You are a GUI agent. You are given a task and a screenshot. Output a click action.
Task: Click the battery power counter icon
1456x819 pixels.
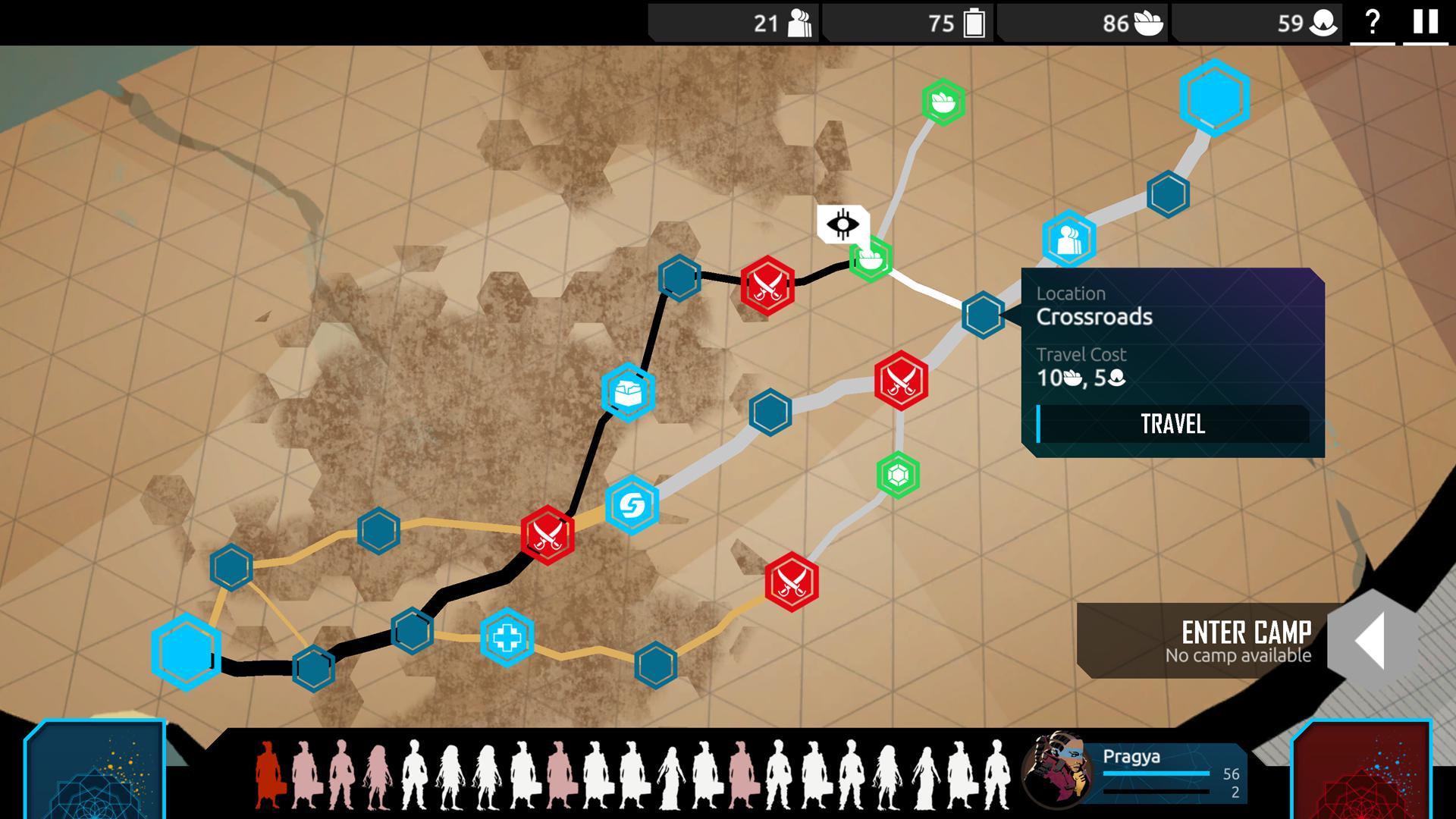click(x=973, y=24)
